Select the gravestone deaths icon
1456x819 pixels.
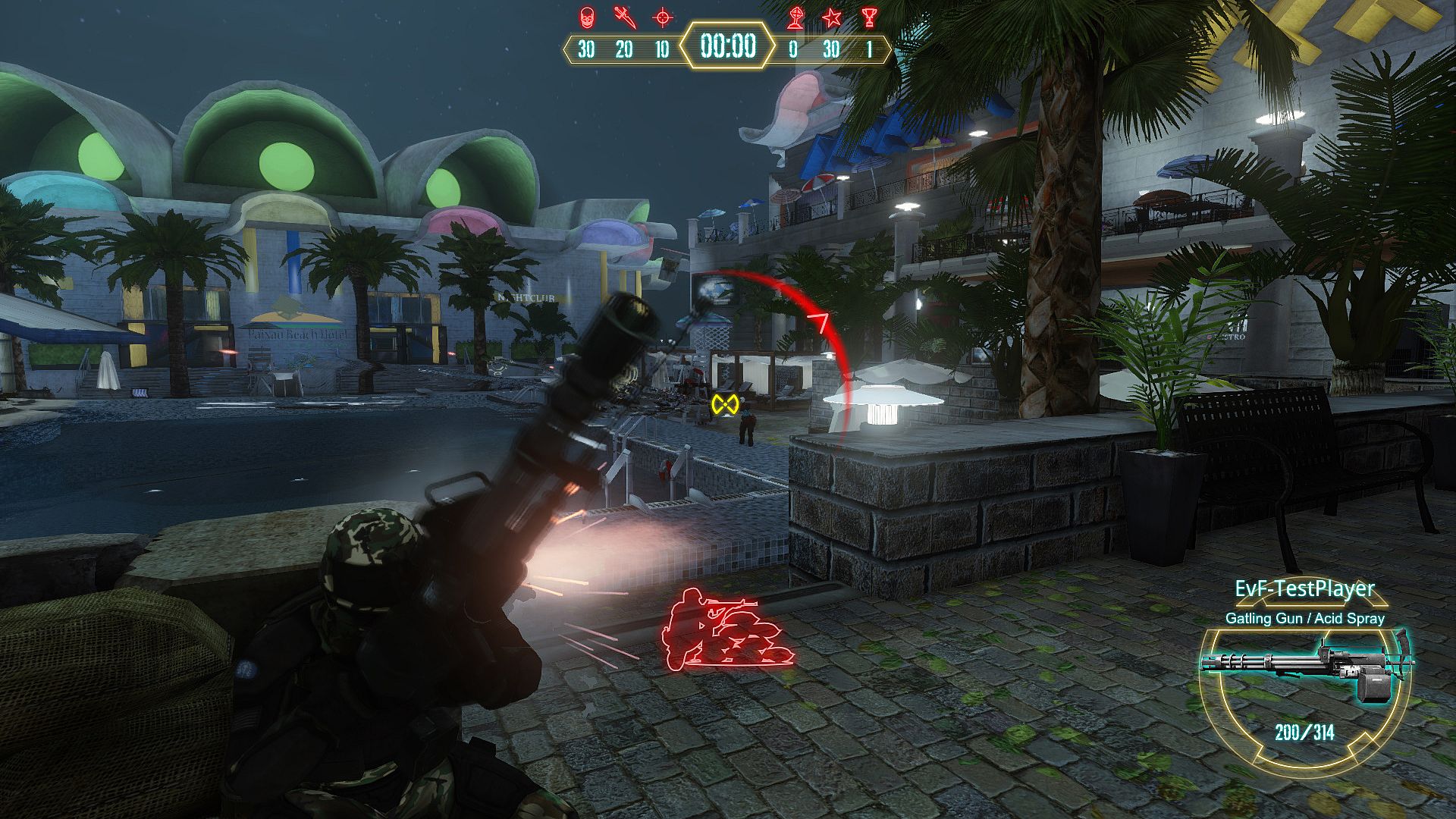[x=795, y=17]
